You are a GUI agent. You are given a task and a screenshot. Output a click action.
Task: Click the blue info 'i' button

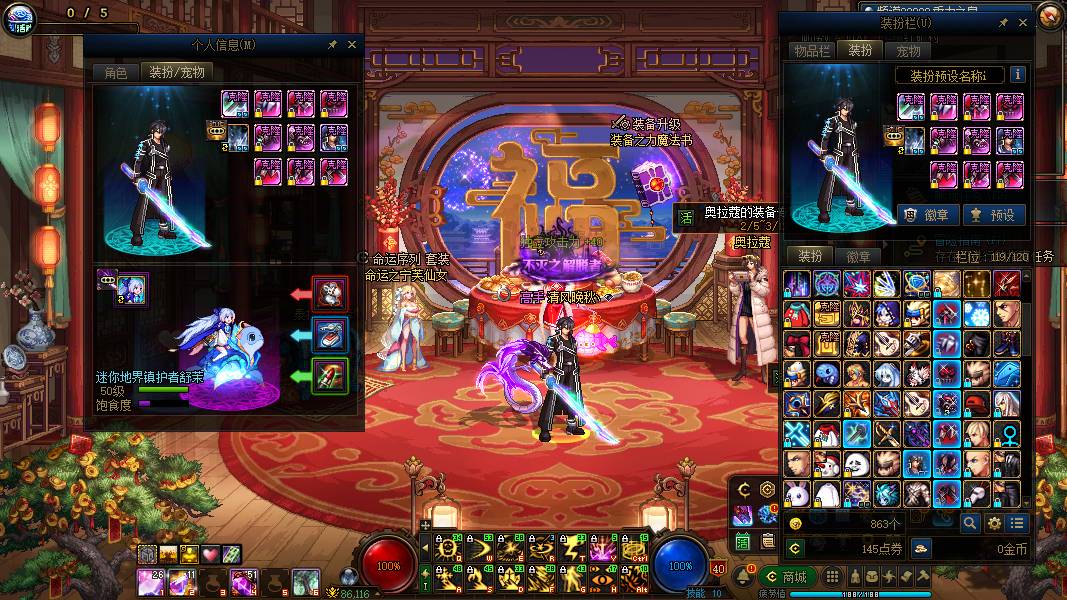click(x=1018, y=75)
